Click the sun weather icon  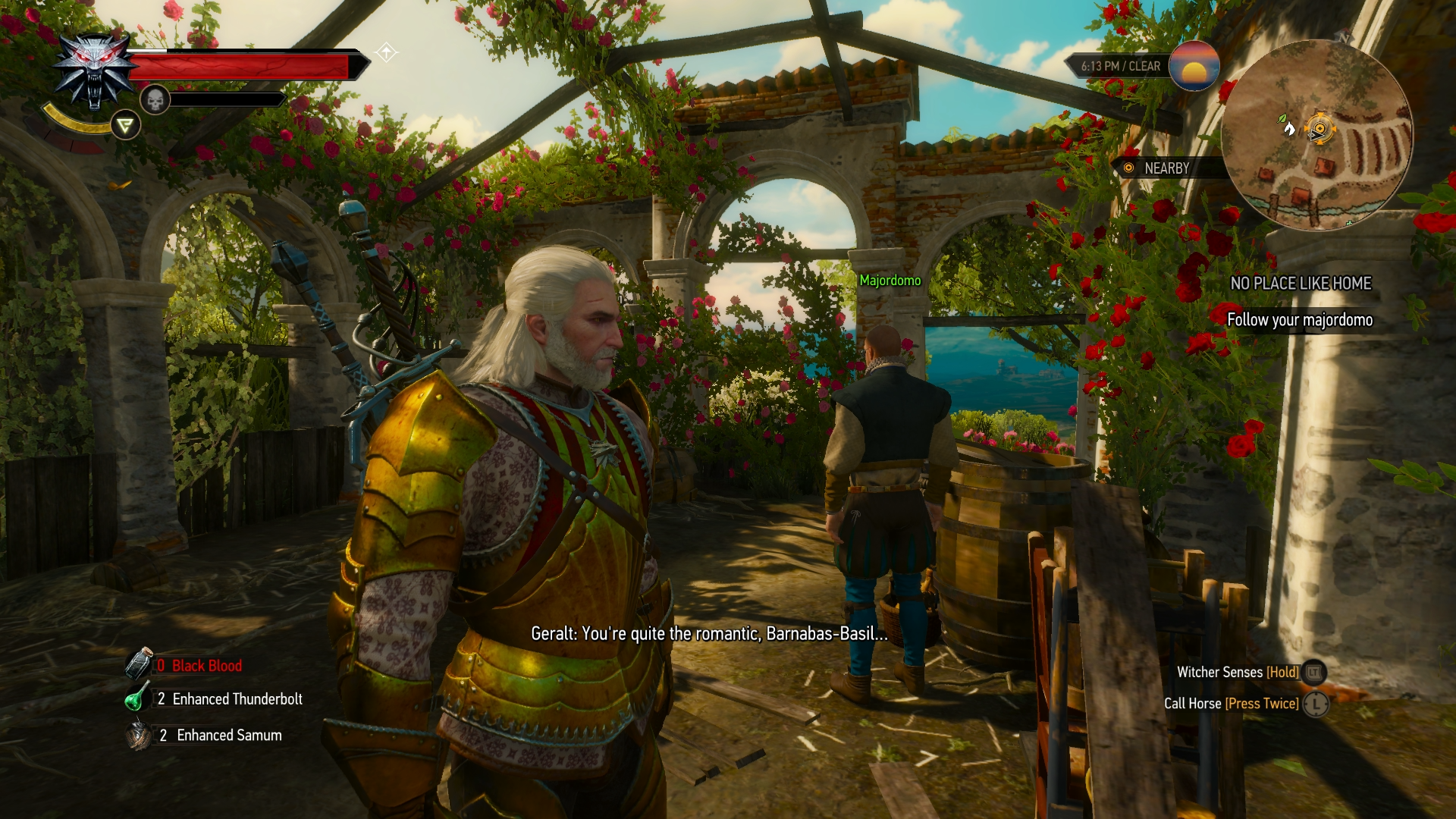[1193, 66]
